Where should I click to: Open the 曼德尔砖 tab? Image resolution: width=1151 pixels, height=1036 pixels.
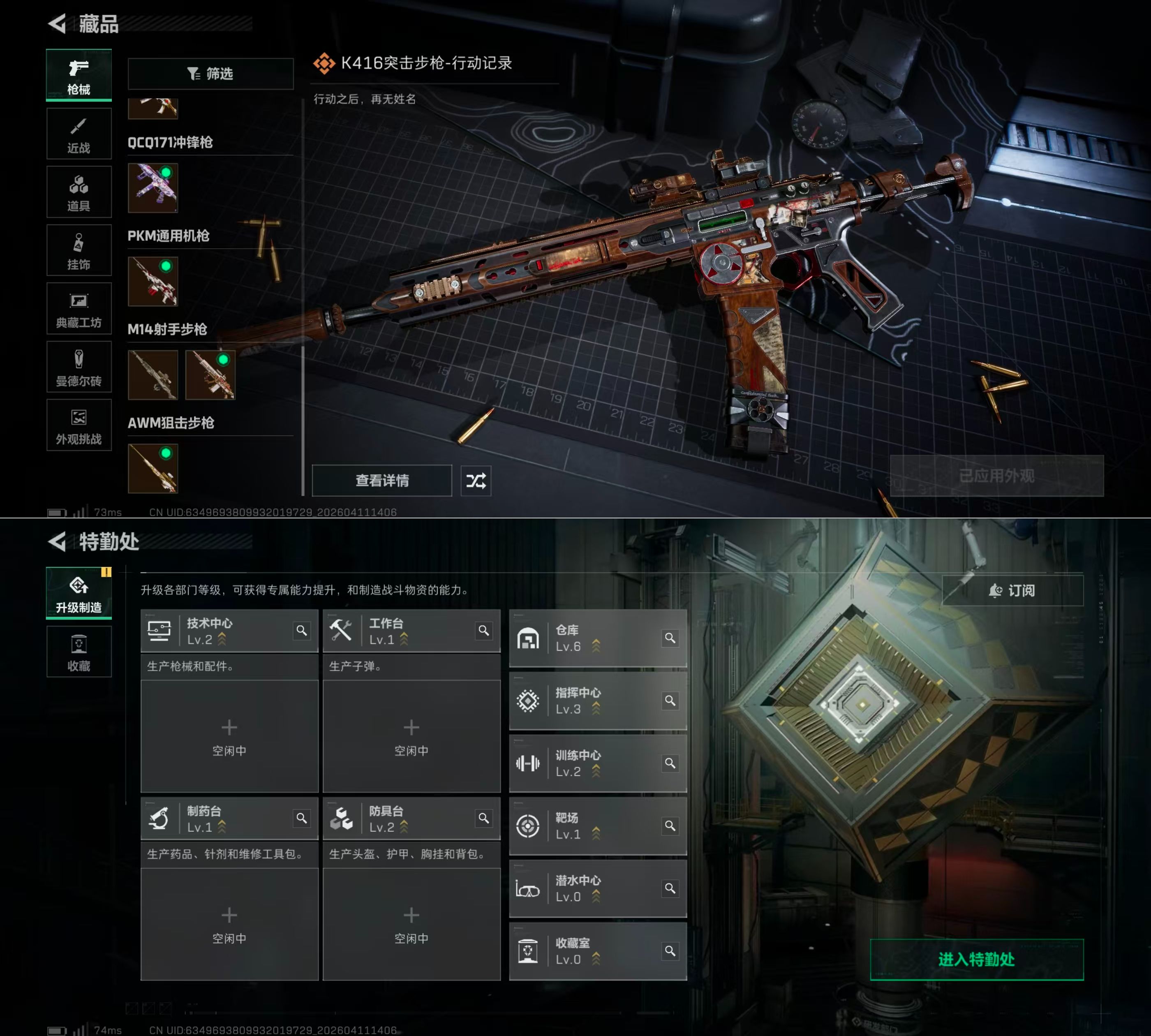(79, 368)
